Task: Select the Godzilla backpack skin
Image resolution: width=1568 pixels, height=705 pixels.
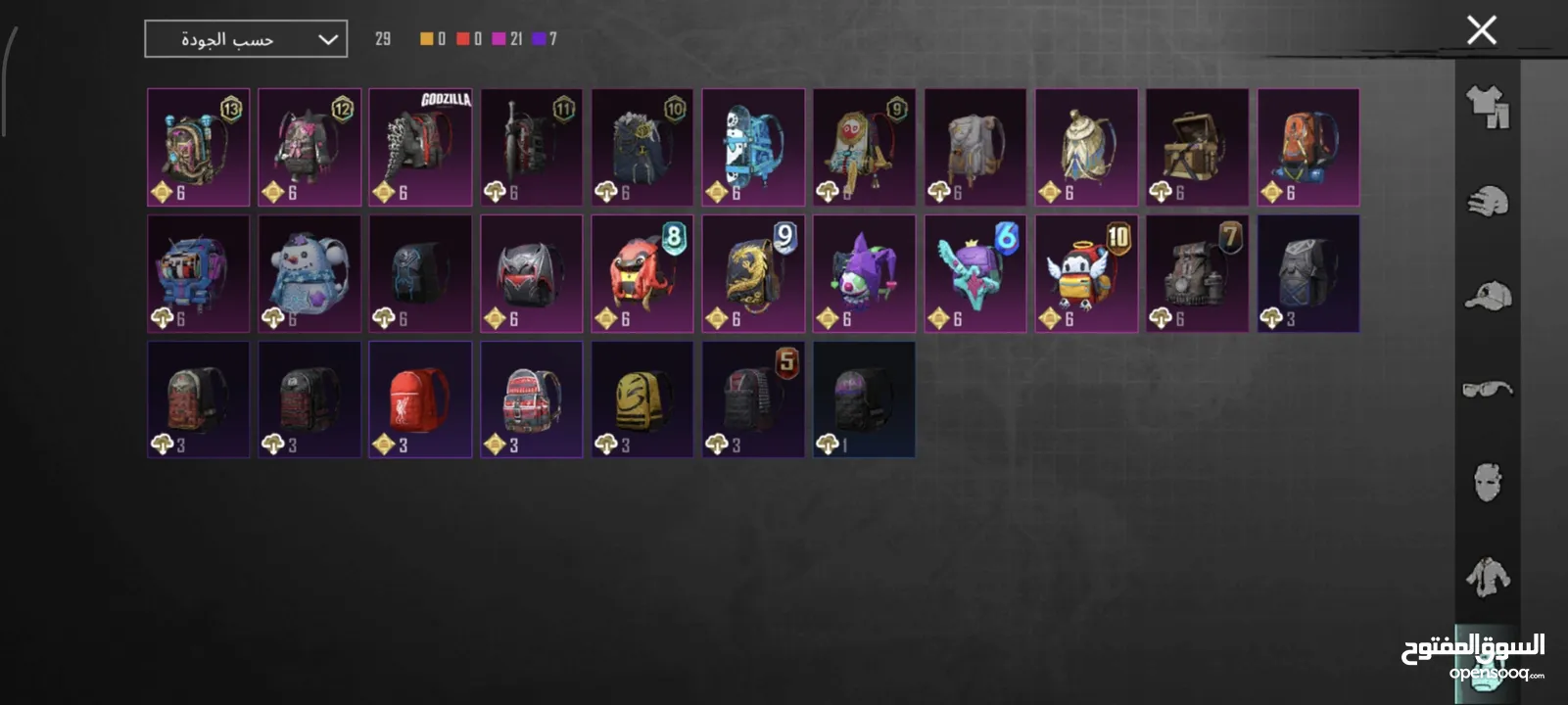Action: [420, 147]
